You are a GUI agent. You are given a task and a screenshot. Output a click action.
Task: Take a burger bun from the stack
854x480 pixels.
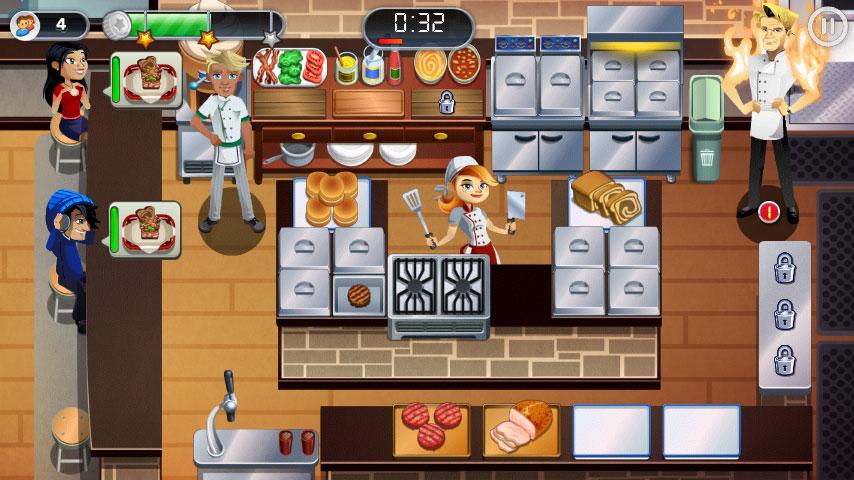[332, 198]
